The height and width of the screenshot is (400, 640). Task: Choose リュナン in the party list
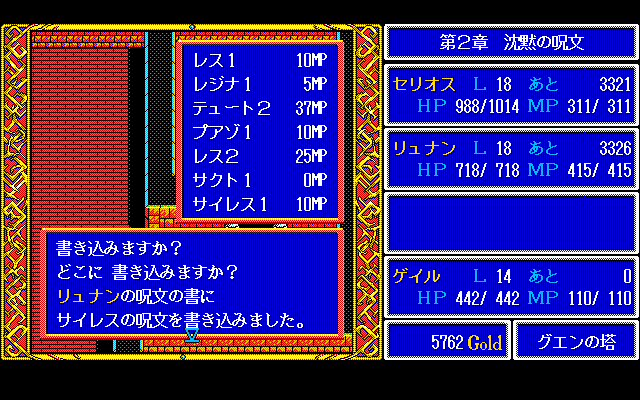coord(511,158)
